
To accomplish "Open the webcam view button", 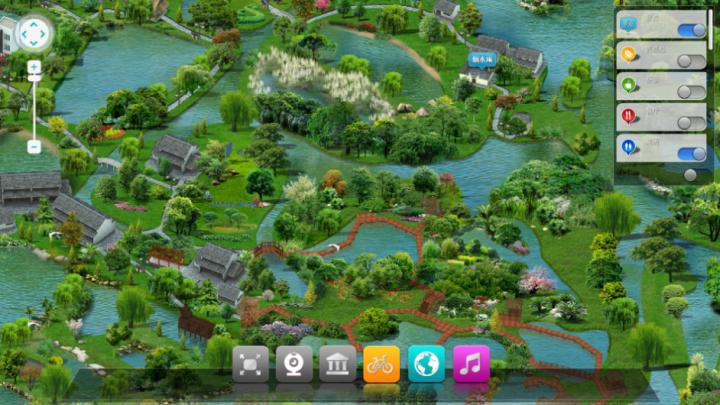I will click(x=294, y=364).
